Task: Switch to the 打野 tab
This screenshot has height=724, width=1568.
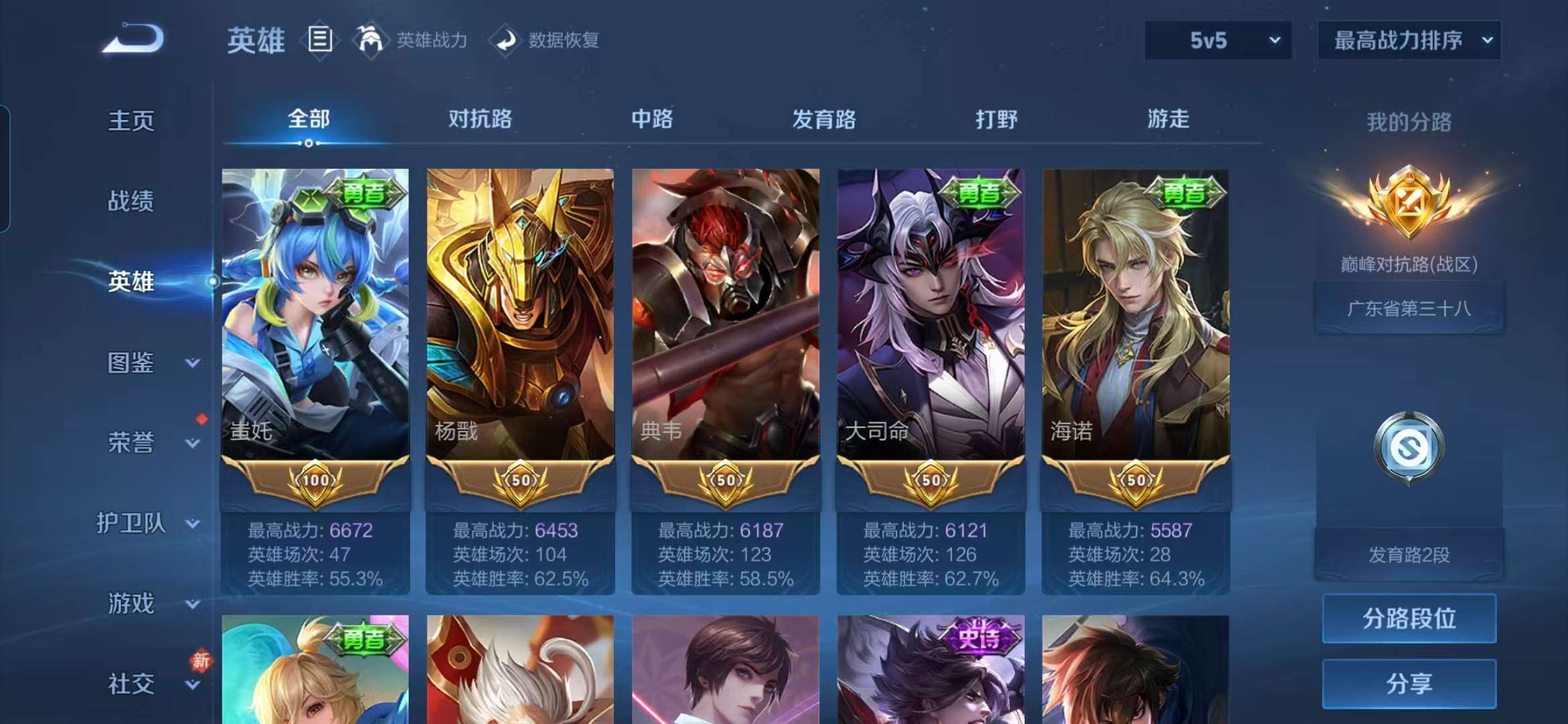Action: pos(996,119)
